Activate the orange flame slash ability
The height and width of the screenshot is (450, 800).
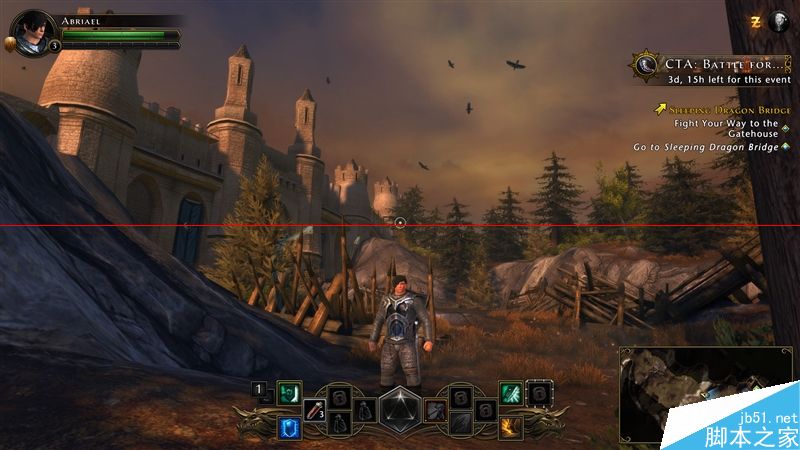510,427
